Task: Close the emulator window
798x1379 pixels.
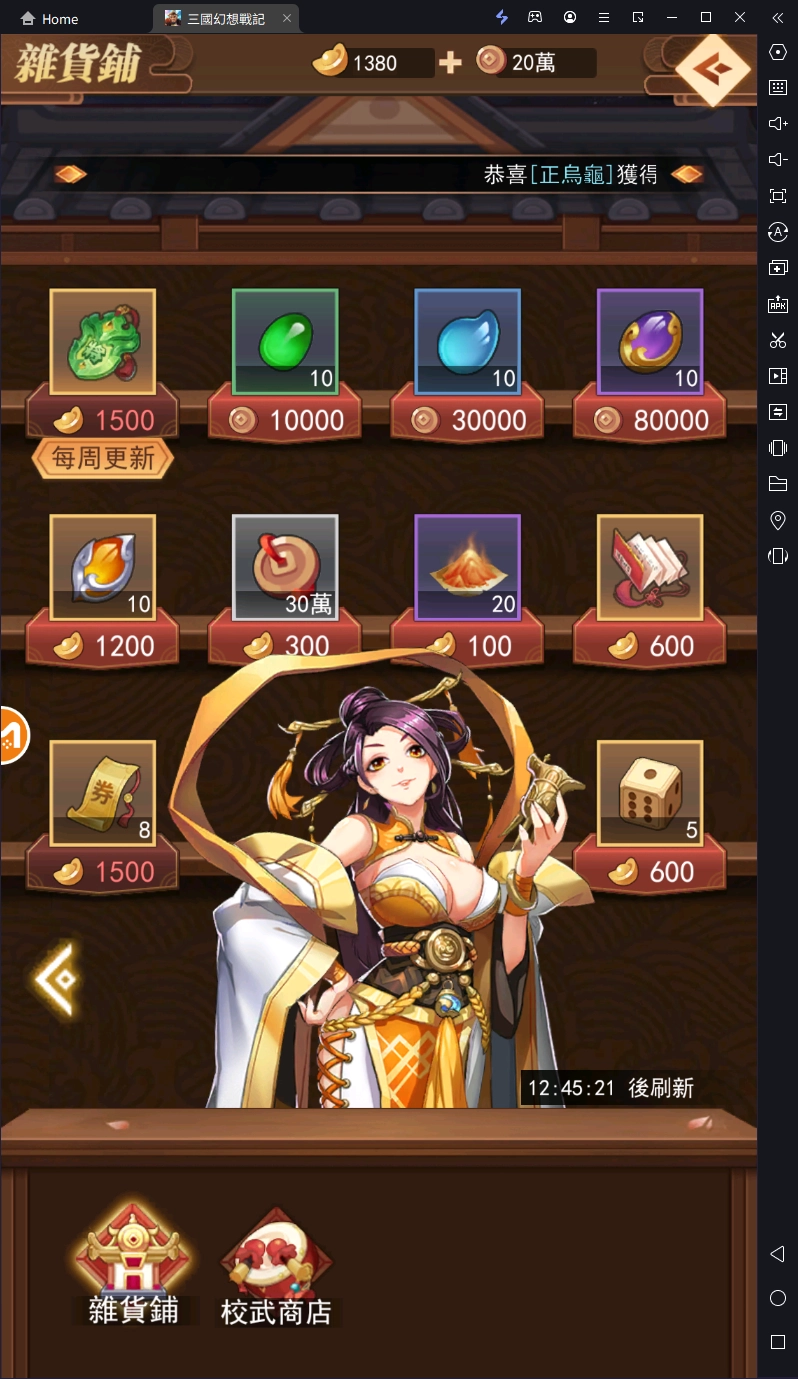Action: coord(740,18)
